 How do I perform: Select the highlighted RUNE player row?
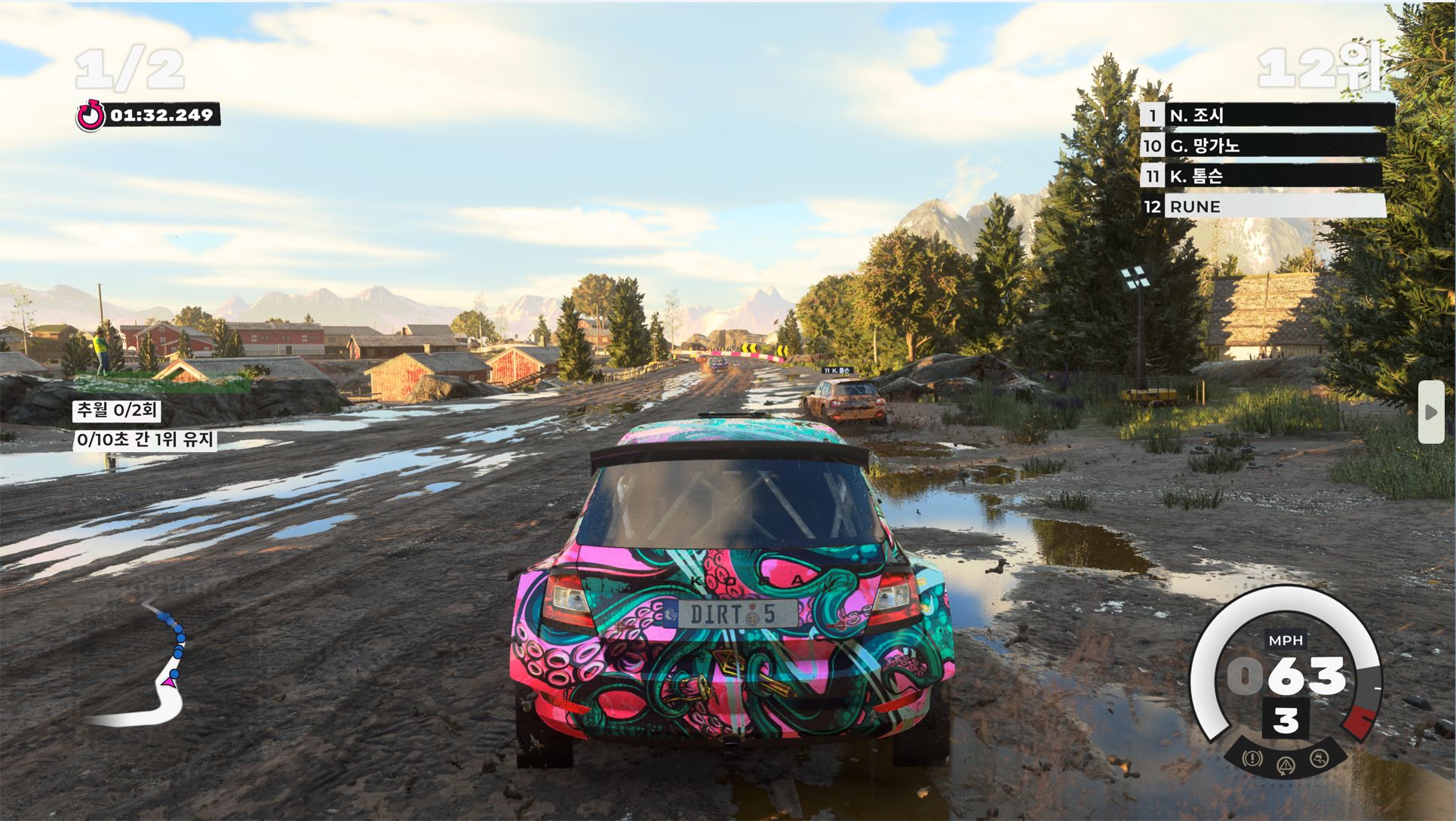coord(1264,206)
